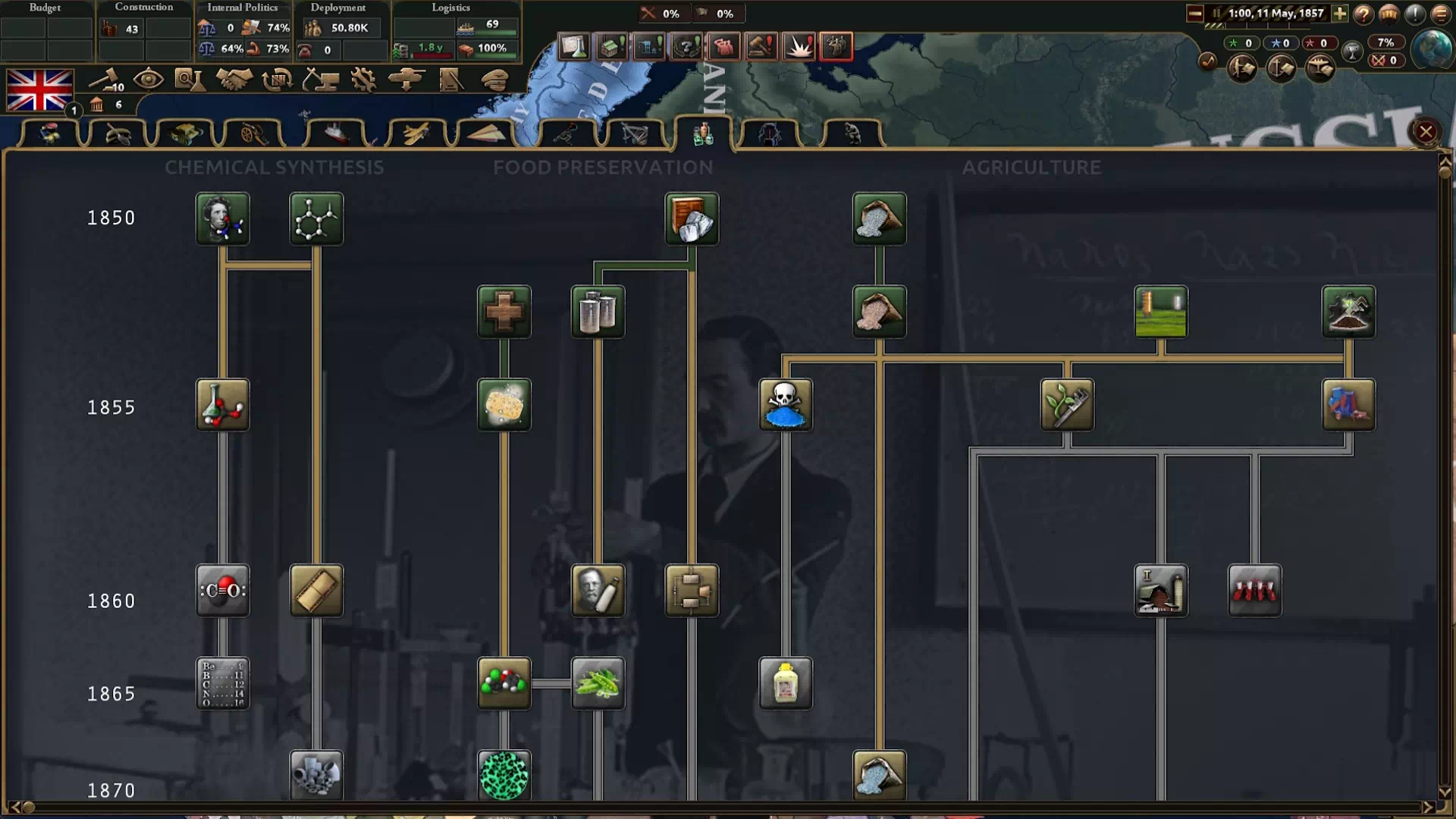Decrease game speed with minus button
The image size is (1456, 819).
click(1194, 14)
